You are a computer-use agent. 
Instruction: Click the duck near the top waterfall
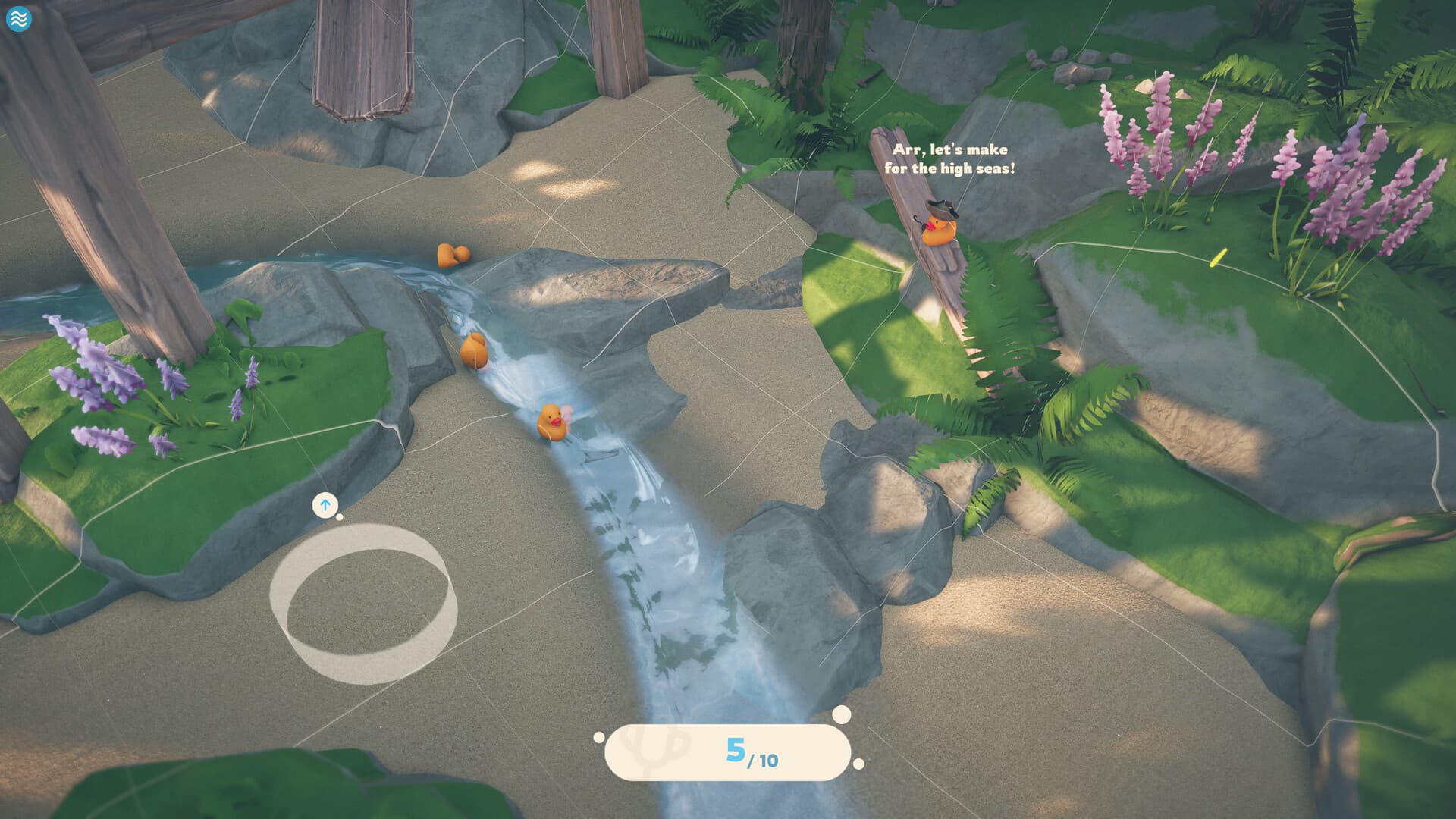click(451, 256)
